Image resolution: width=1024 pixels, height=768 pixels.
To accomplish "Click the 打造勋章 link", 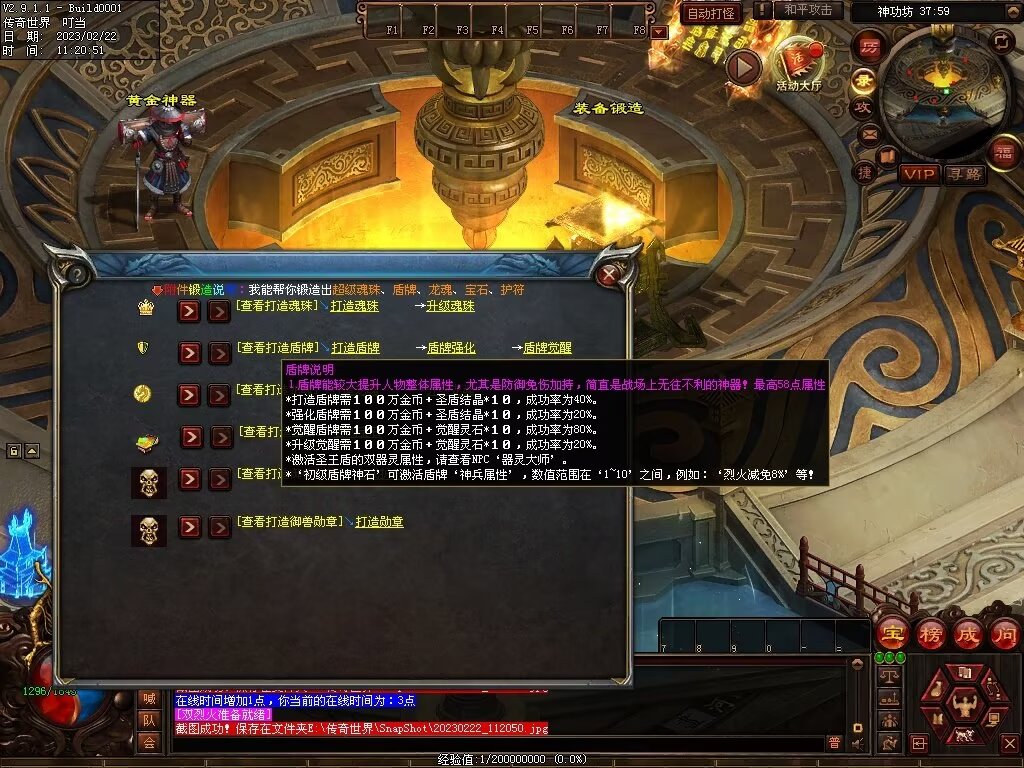I will coord(380,522).
